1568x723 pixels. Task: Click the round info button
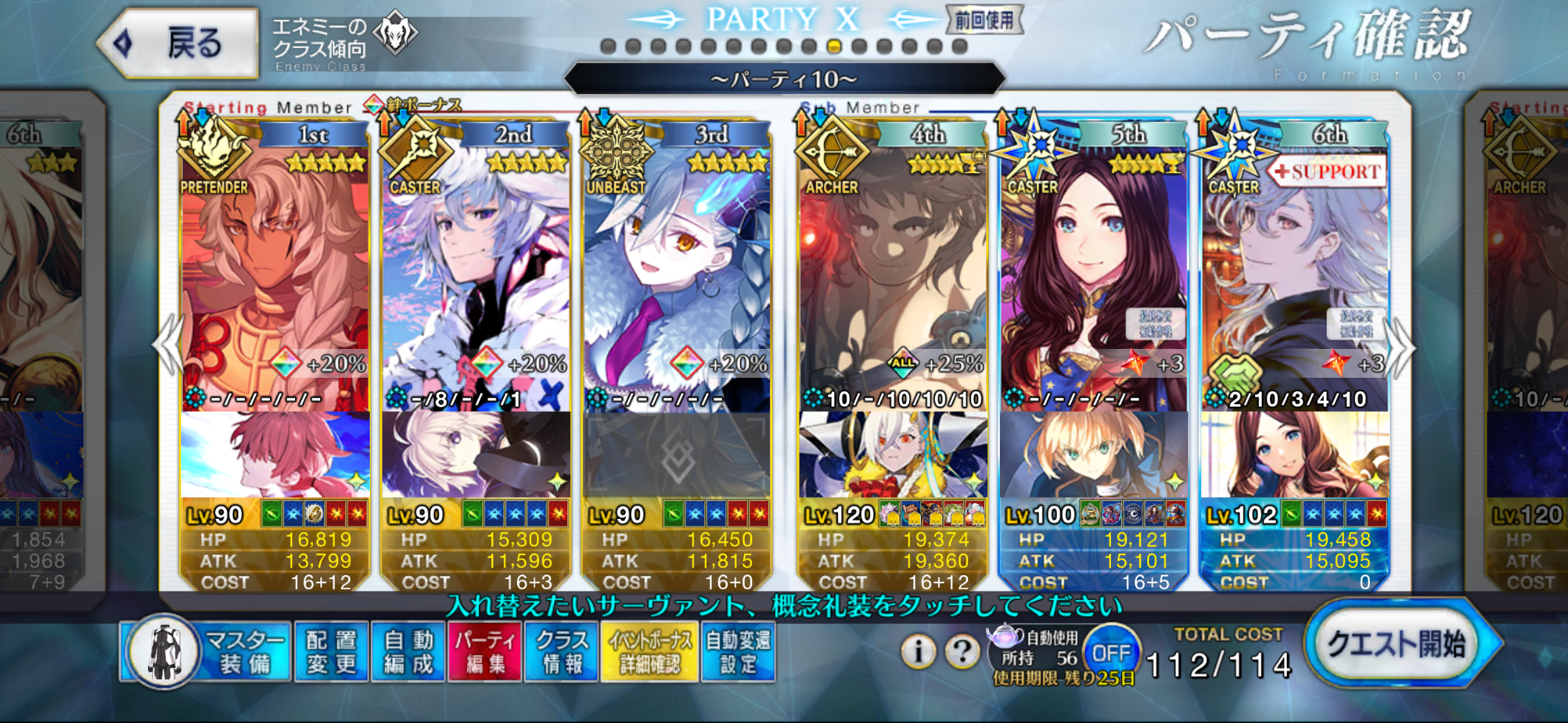919,652
